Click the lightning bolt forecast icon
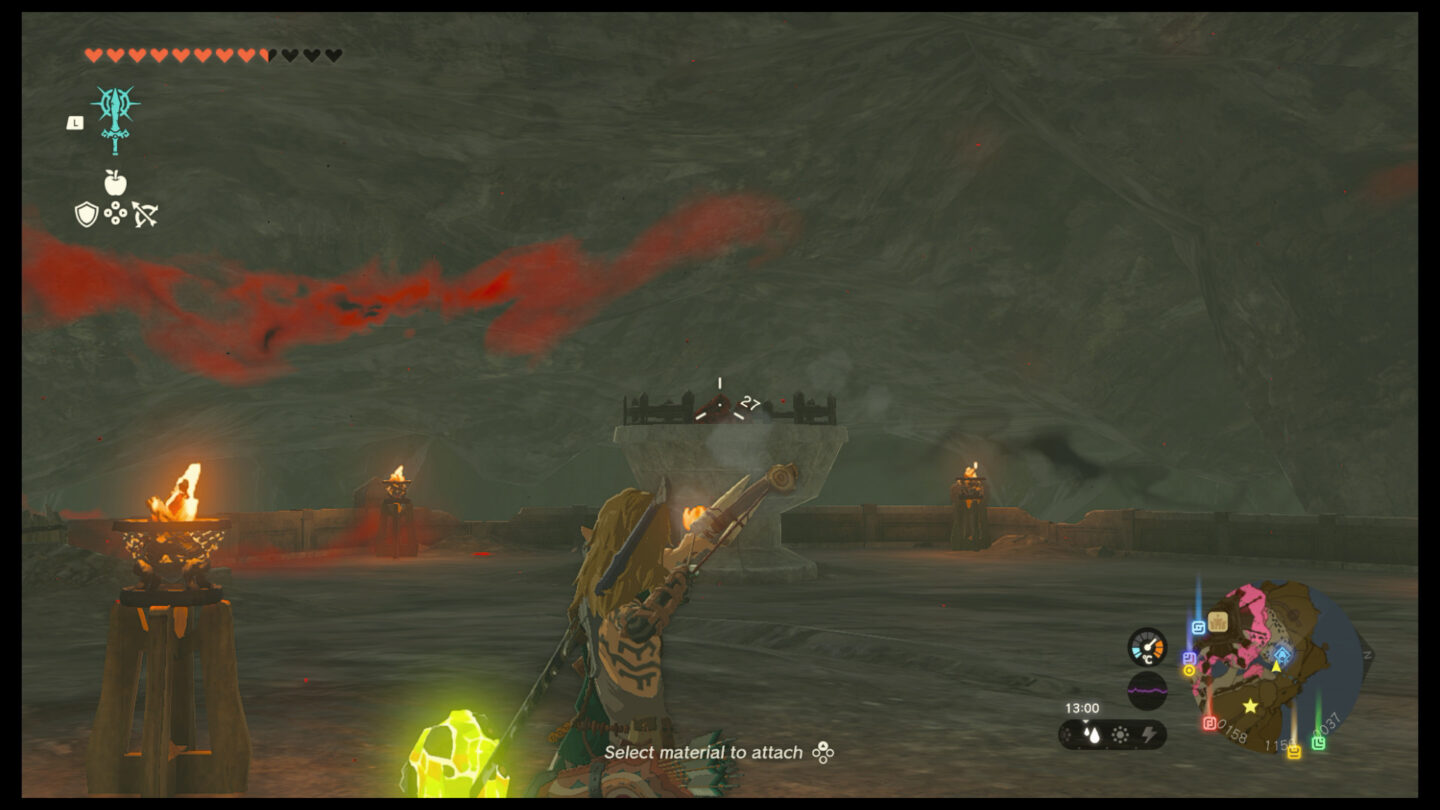 pos(1149,735)
